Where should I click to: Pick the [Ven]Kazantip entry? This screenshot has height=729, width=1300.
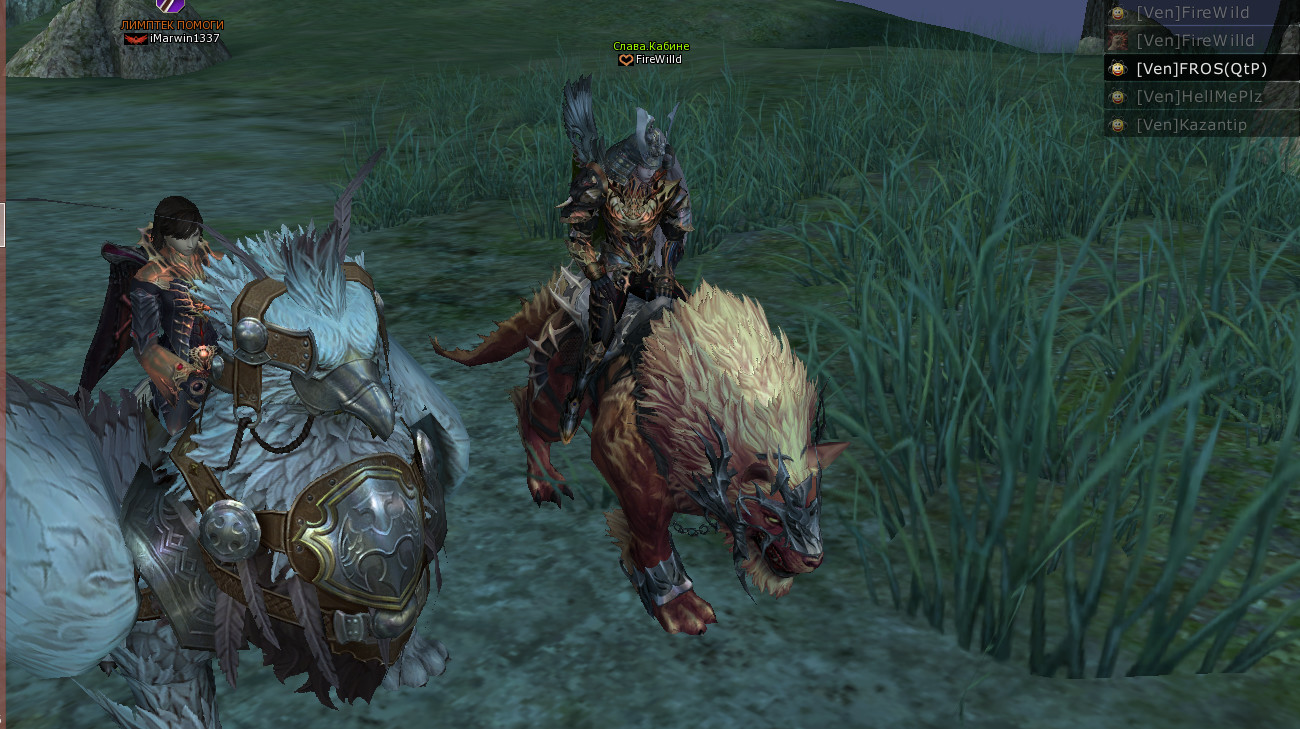[x=1191, y=125]
